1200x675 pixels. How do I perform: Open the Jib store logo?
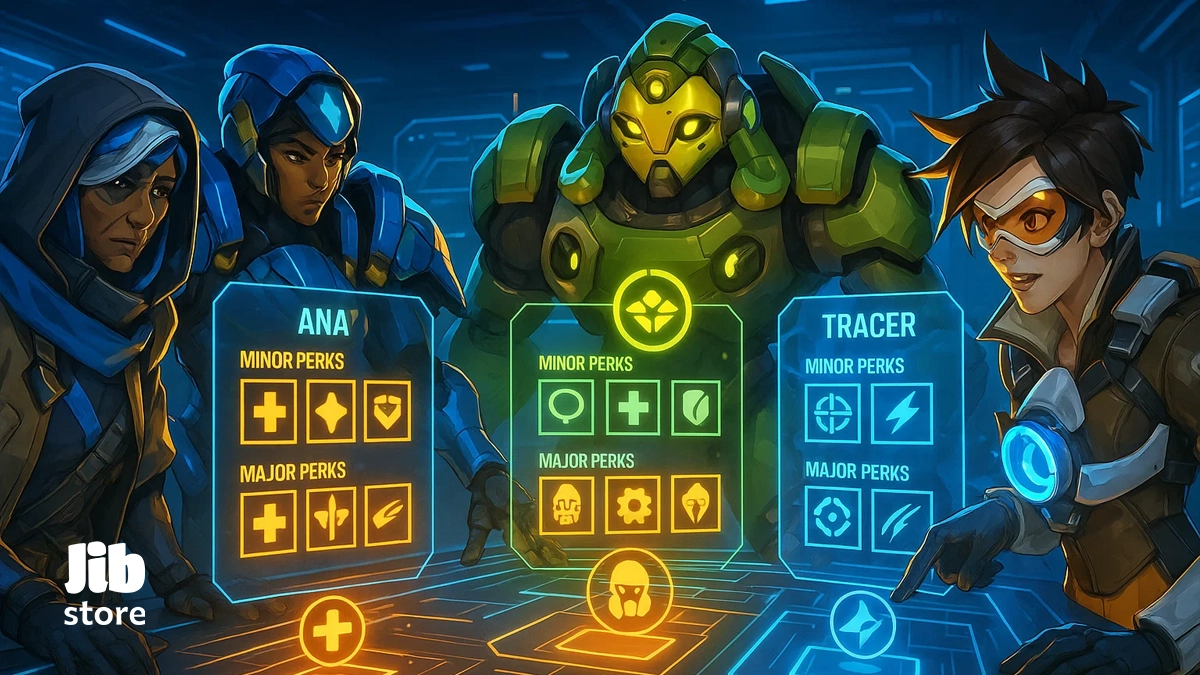[x=105, y=587]
